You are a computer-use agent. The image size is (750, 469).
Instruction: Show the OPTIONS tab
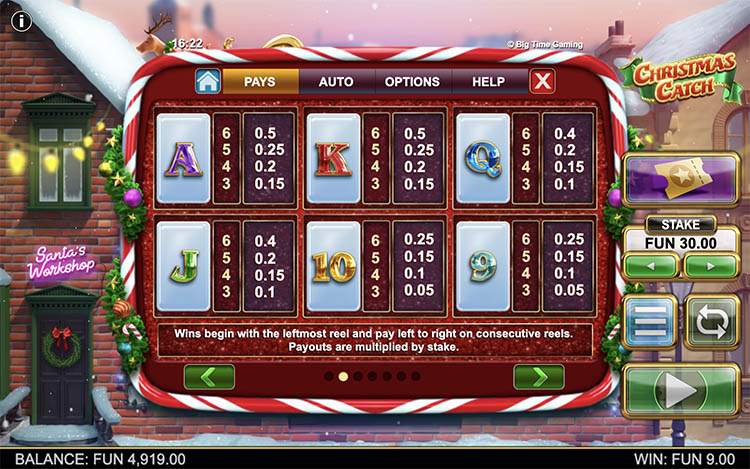412,82
